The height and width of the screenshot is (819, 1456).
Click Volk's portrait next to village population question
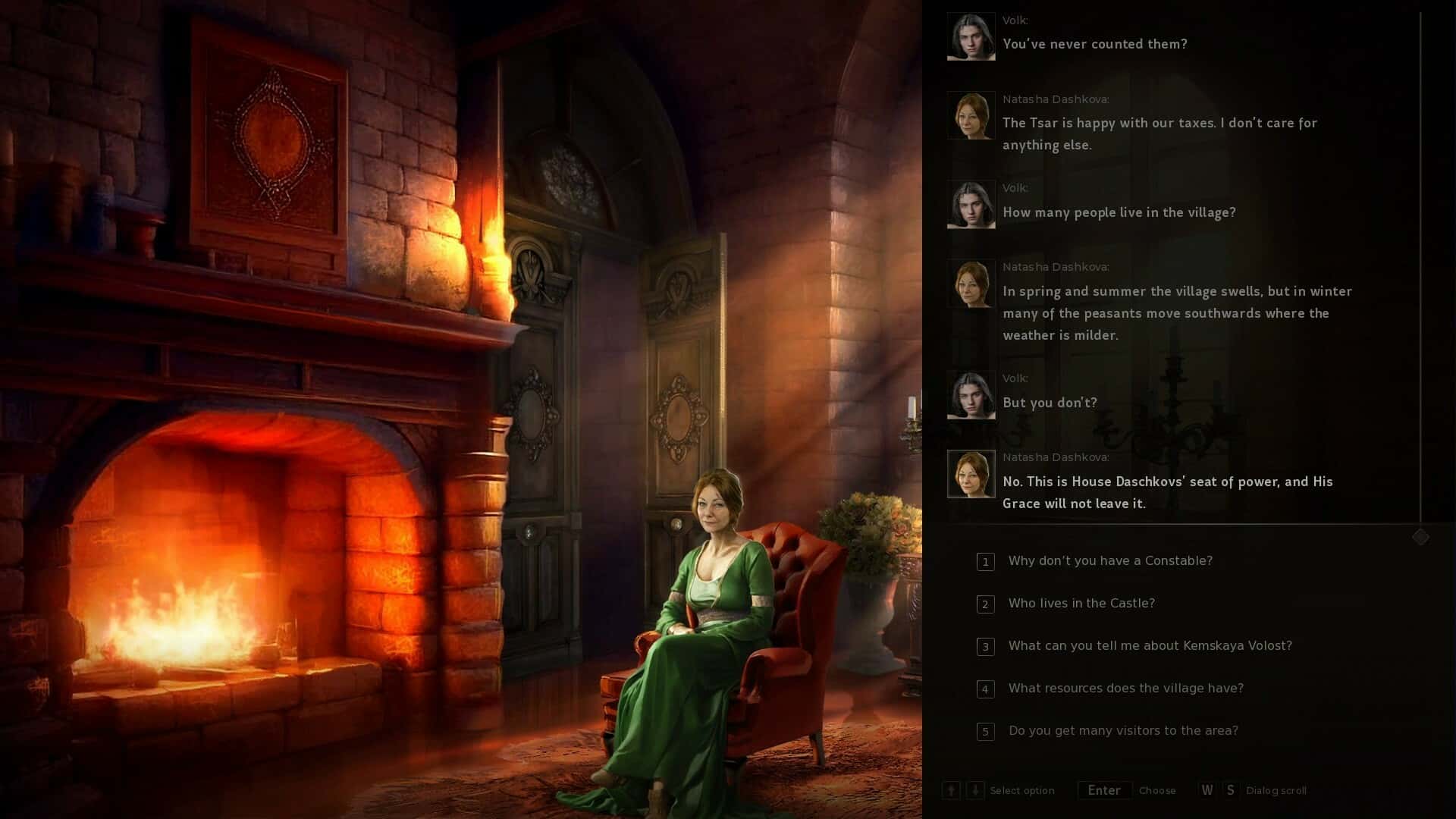971,204
